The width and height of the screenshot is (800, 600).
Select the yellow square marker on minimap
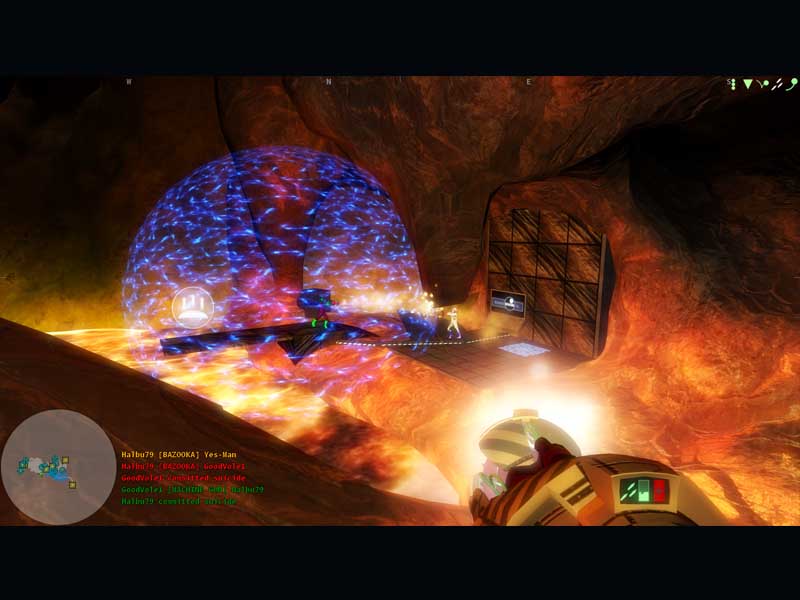64,461
